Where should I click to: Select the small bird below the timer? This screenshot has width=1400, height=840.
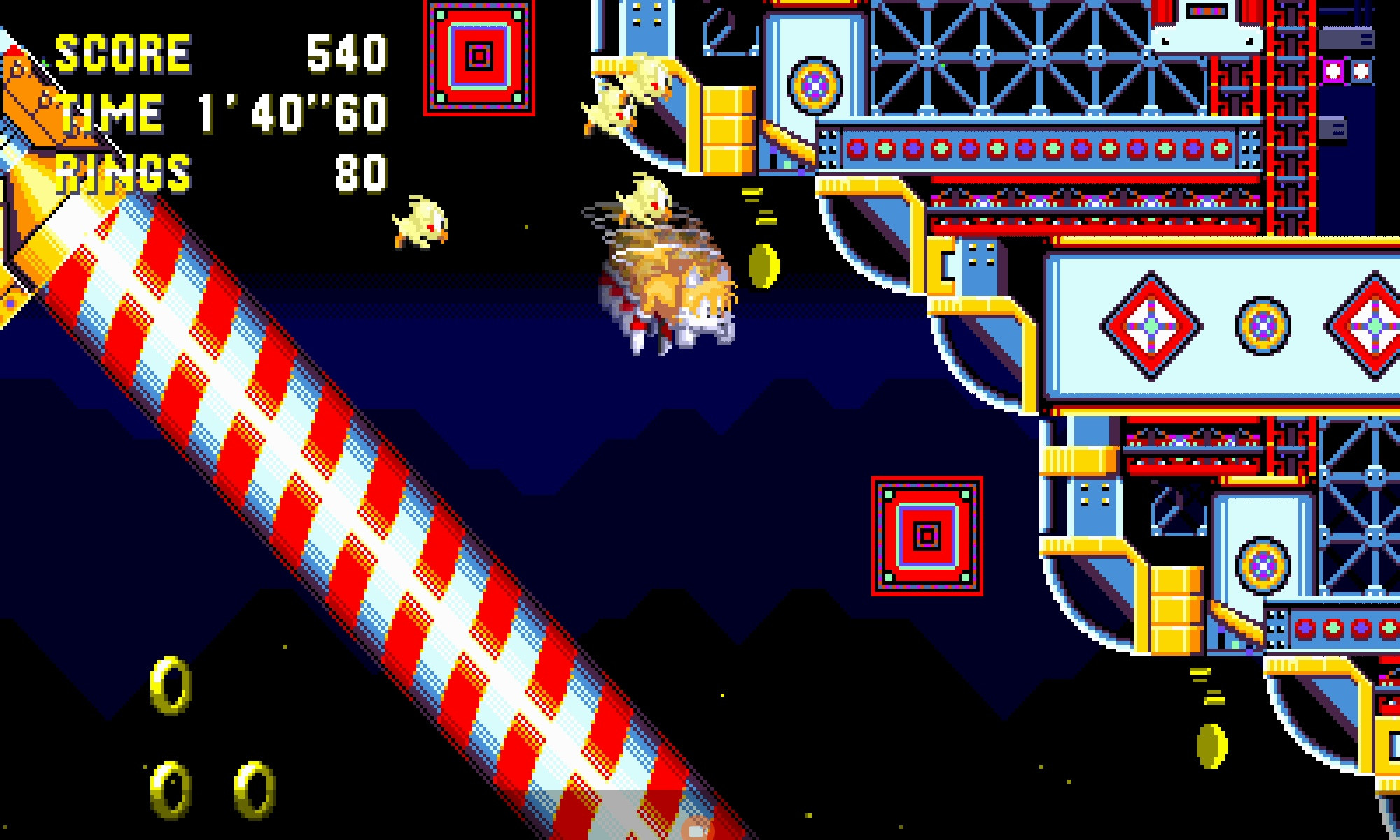[420, 224]
